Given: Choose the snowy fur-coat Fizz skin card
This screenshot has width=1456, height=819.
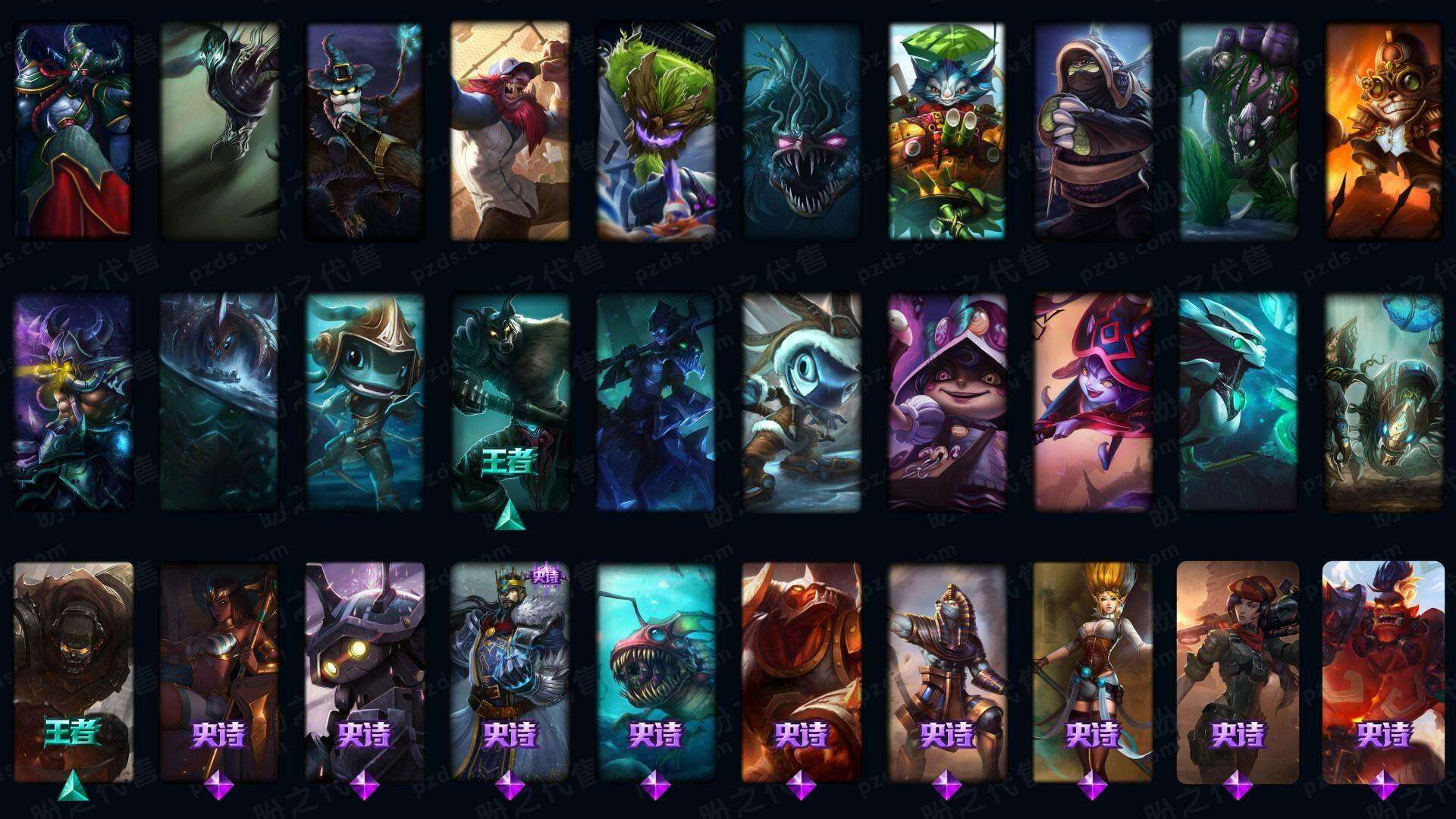Looking at the screenshot, I should (801, 402).
